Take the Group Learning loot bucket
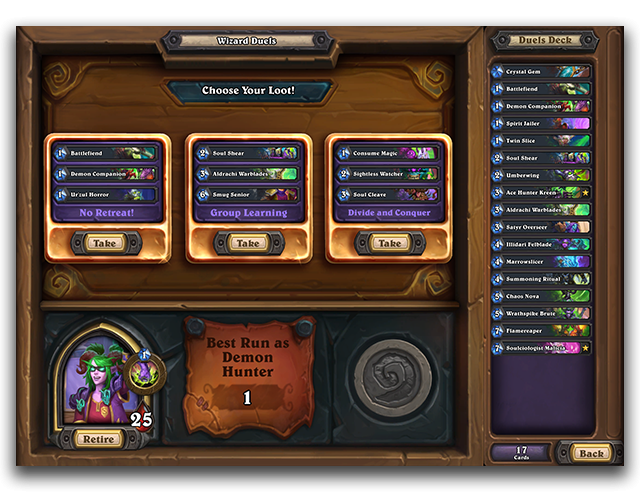The width and height of the screenshot is (640, 500). [248, 243]
